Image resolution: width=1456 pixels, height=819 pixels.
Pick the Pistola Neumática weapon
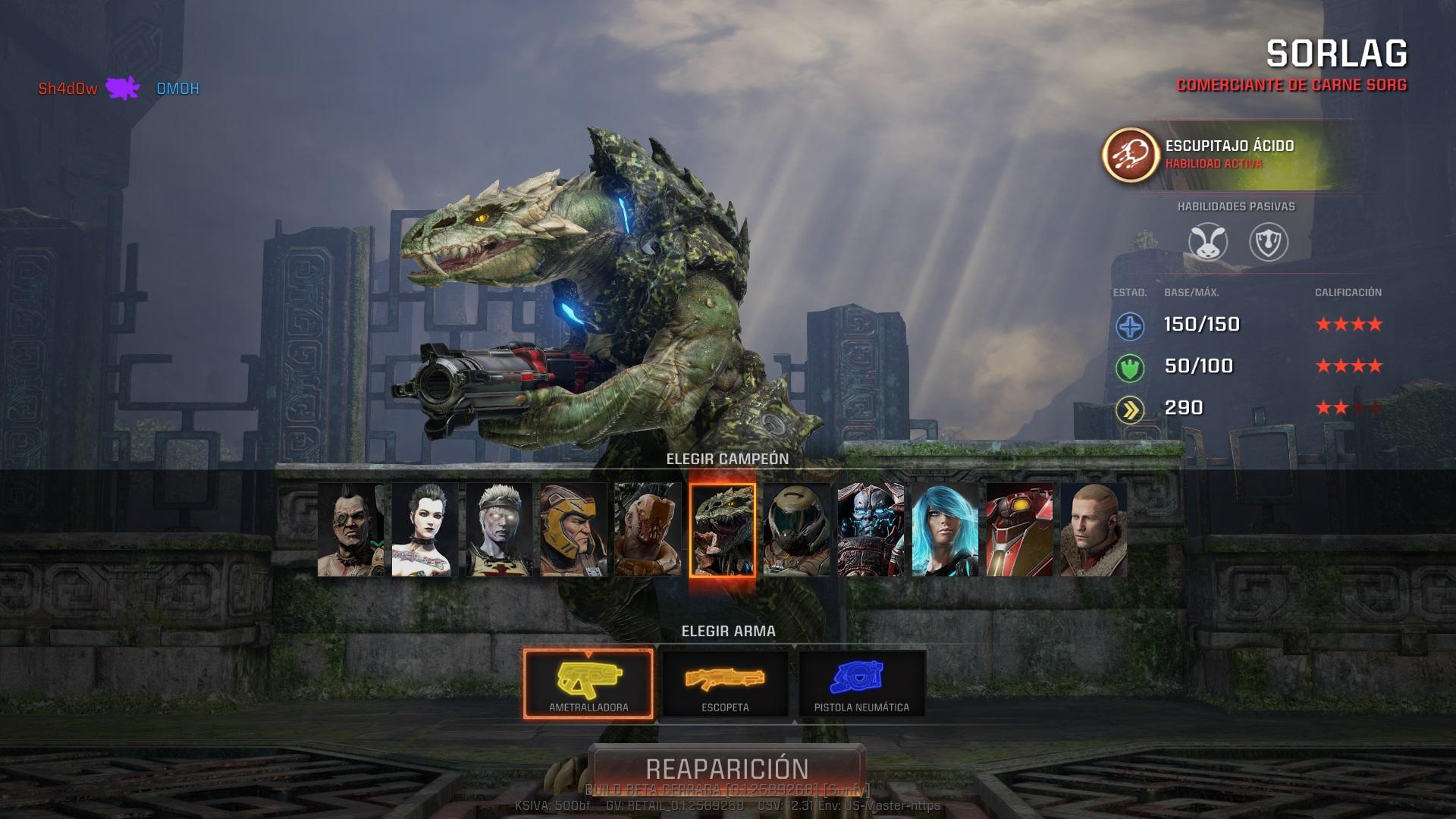click(x=861, y=684)
